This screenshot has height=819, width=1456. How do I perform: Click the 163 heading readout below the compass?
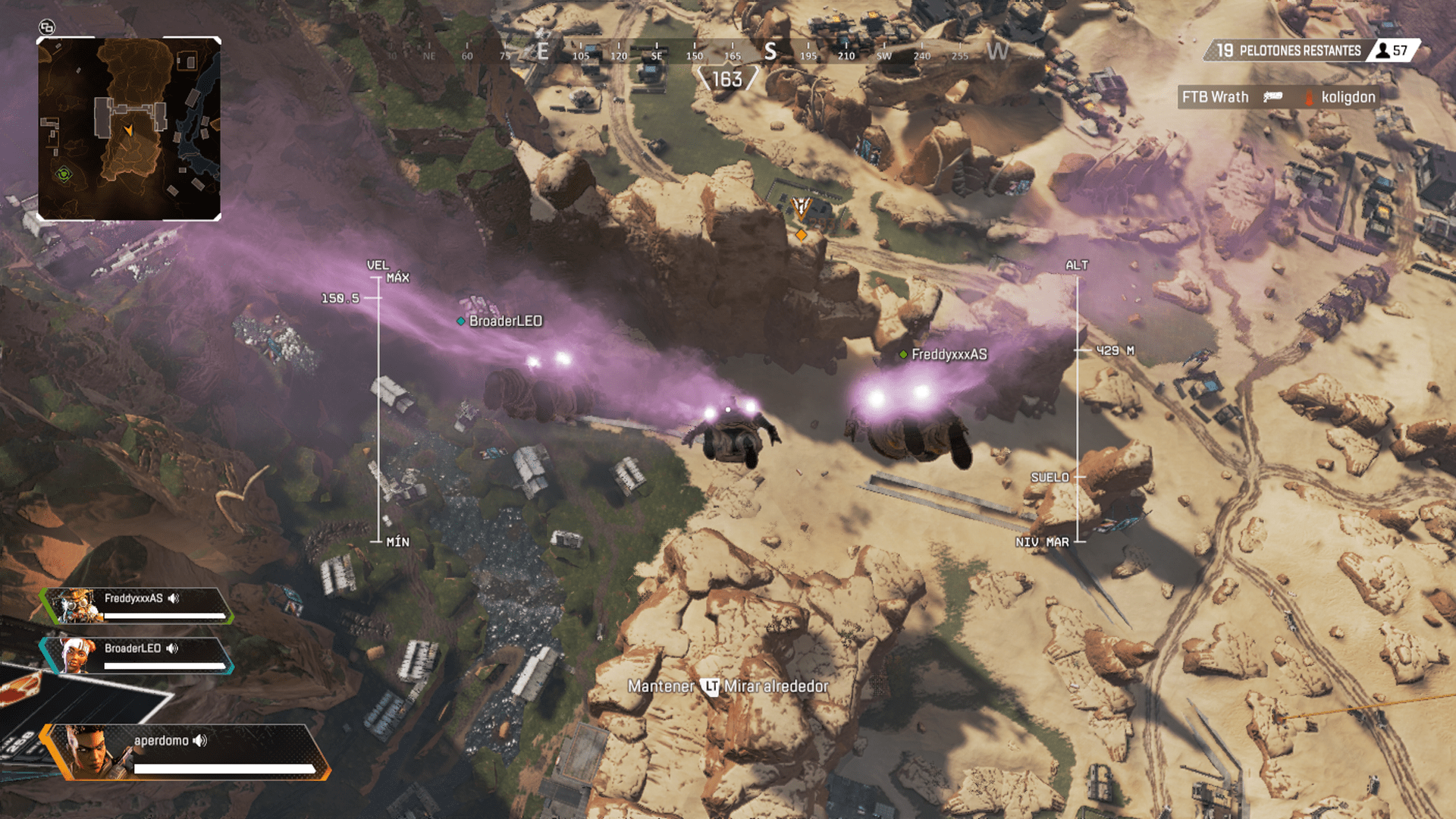(x=726, y=78)
